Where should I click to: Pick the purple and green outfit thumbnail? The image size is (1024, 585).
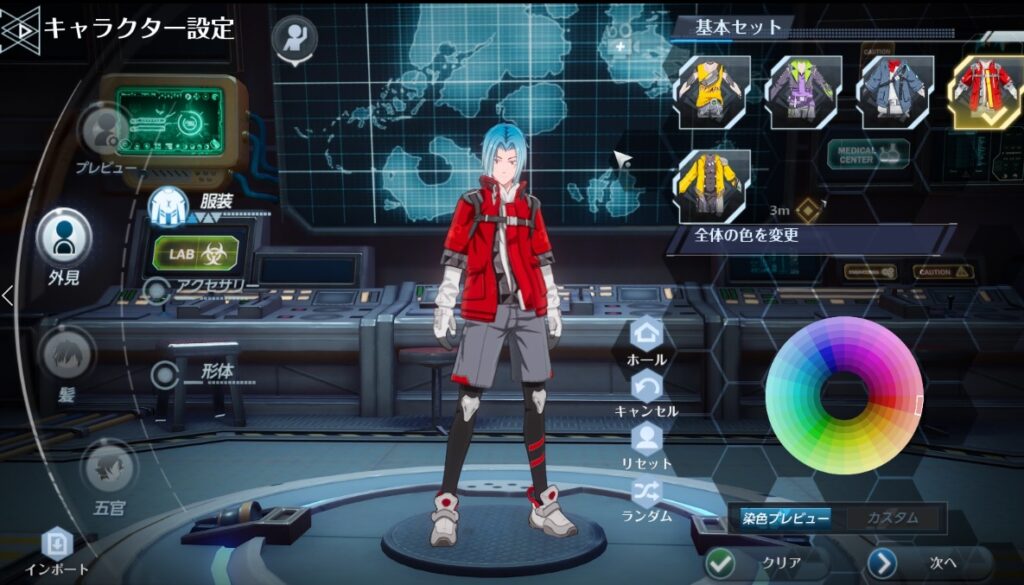(804, 91)
